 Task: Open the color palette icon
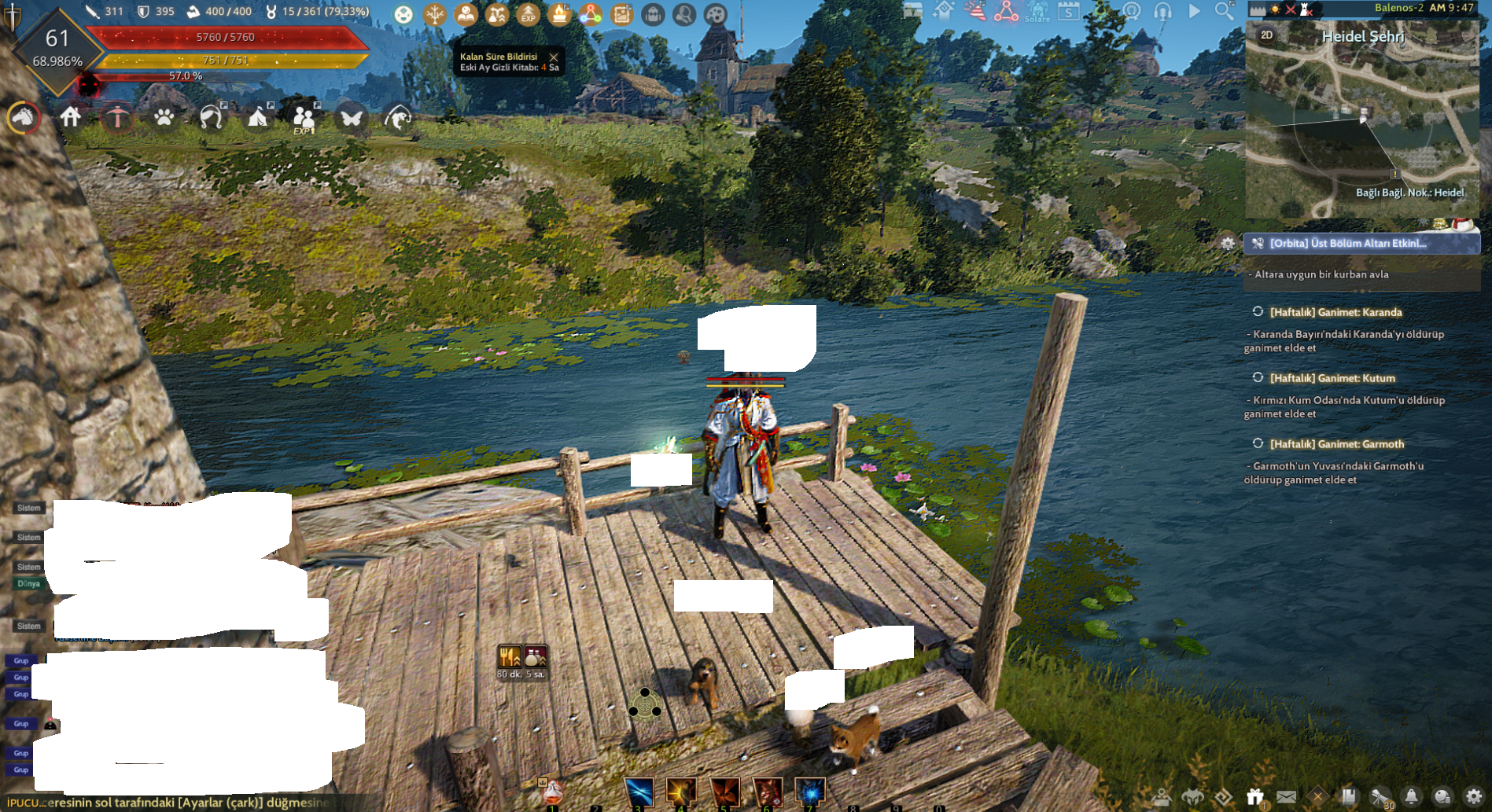[715, 14]
